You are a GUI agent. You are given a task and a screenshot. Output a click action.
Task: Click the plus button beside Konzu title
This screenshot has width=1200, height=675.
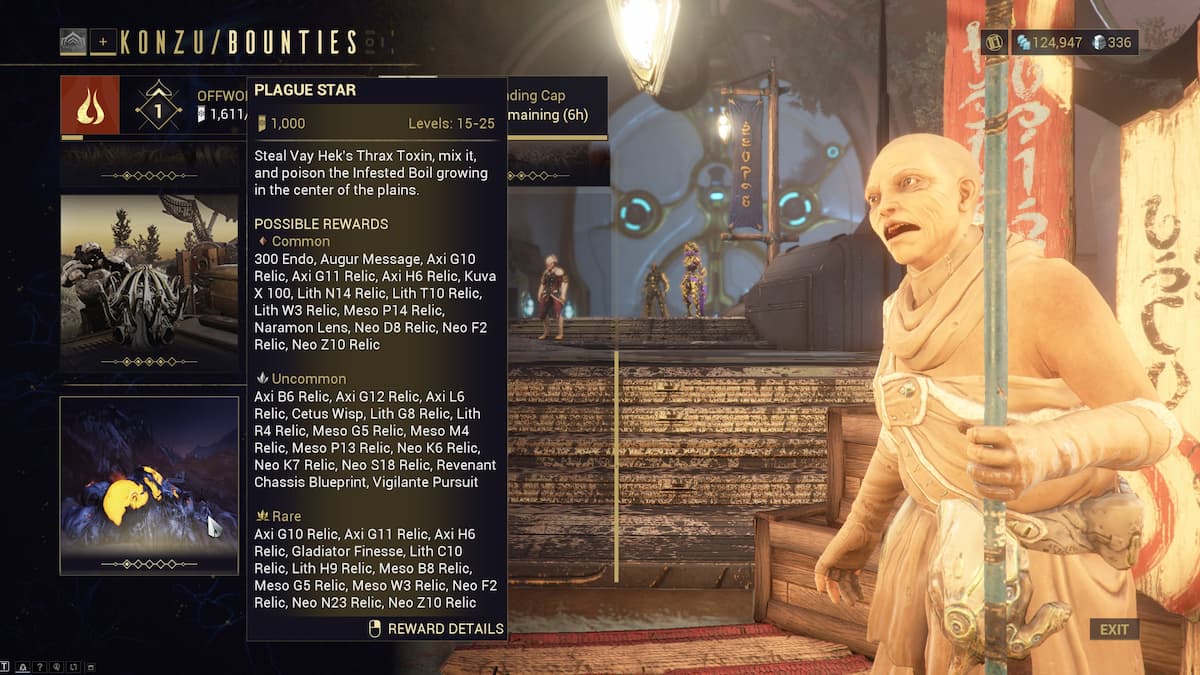tap(103, 42)
